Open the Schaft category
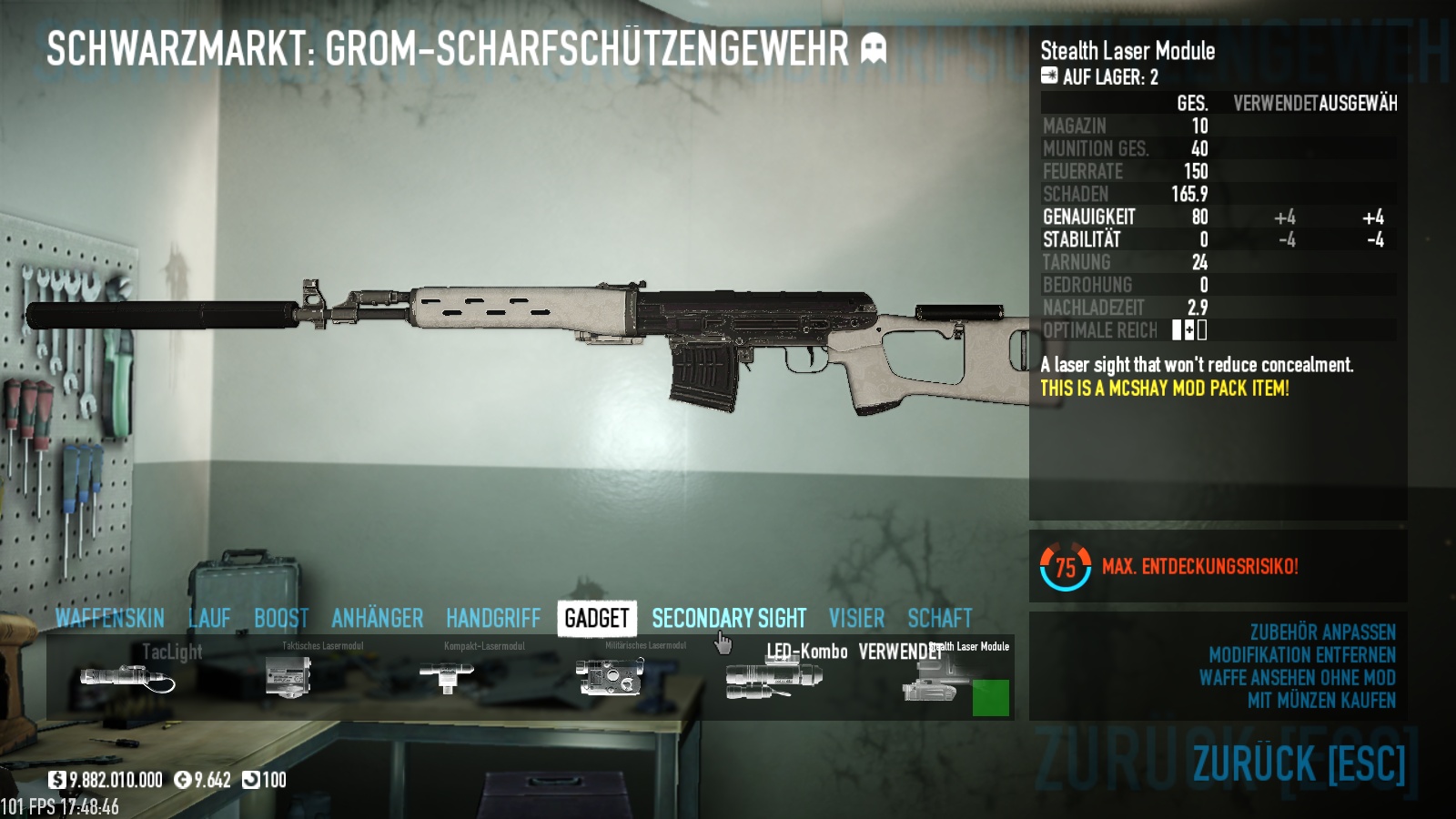 point(940,619)
